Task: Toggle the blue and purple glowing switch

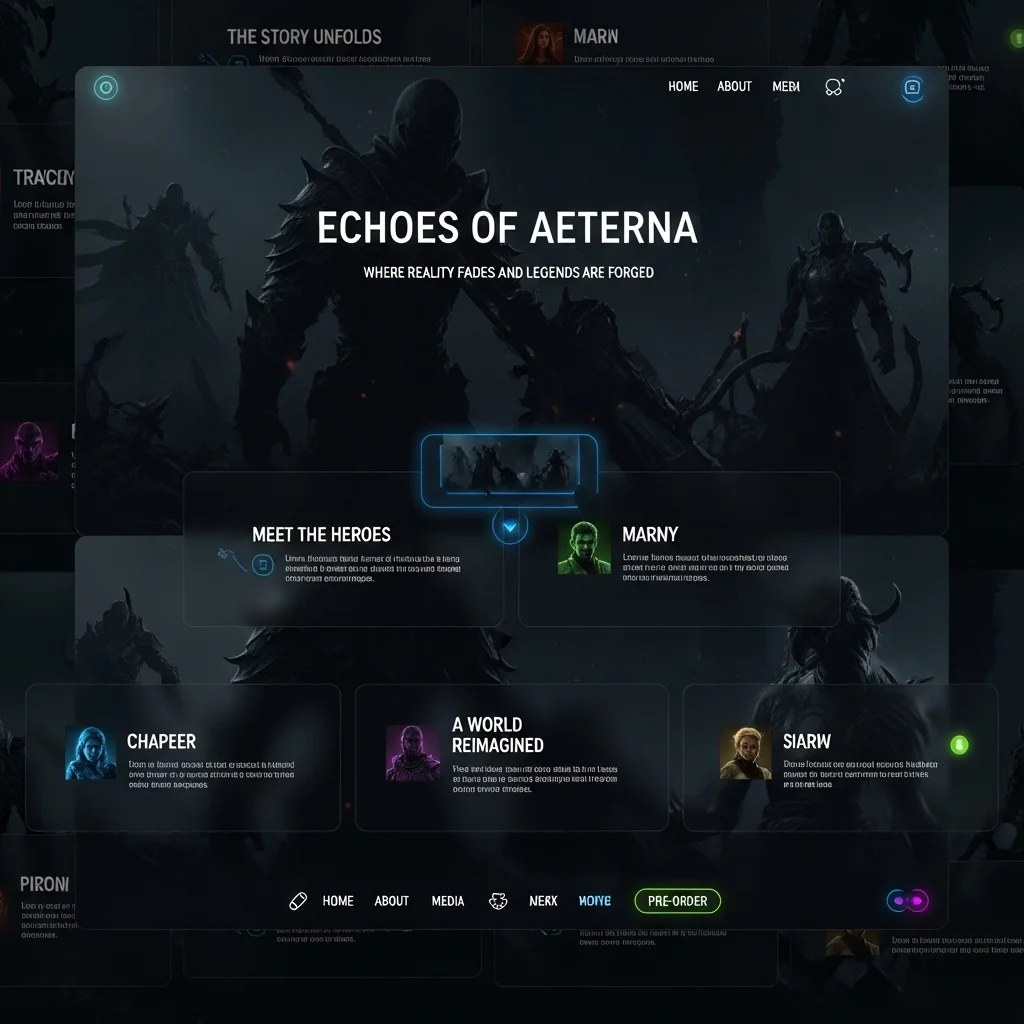Action: click(908, 901)
